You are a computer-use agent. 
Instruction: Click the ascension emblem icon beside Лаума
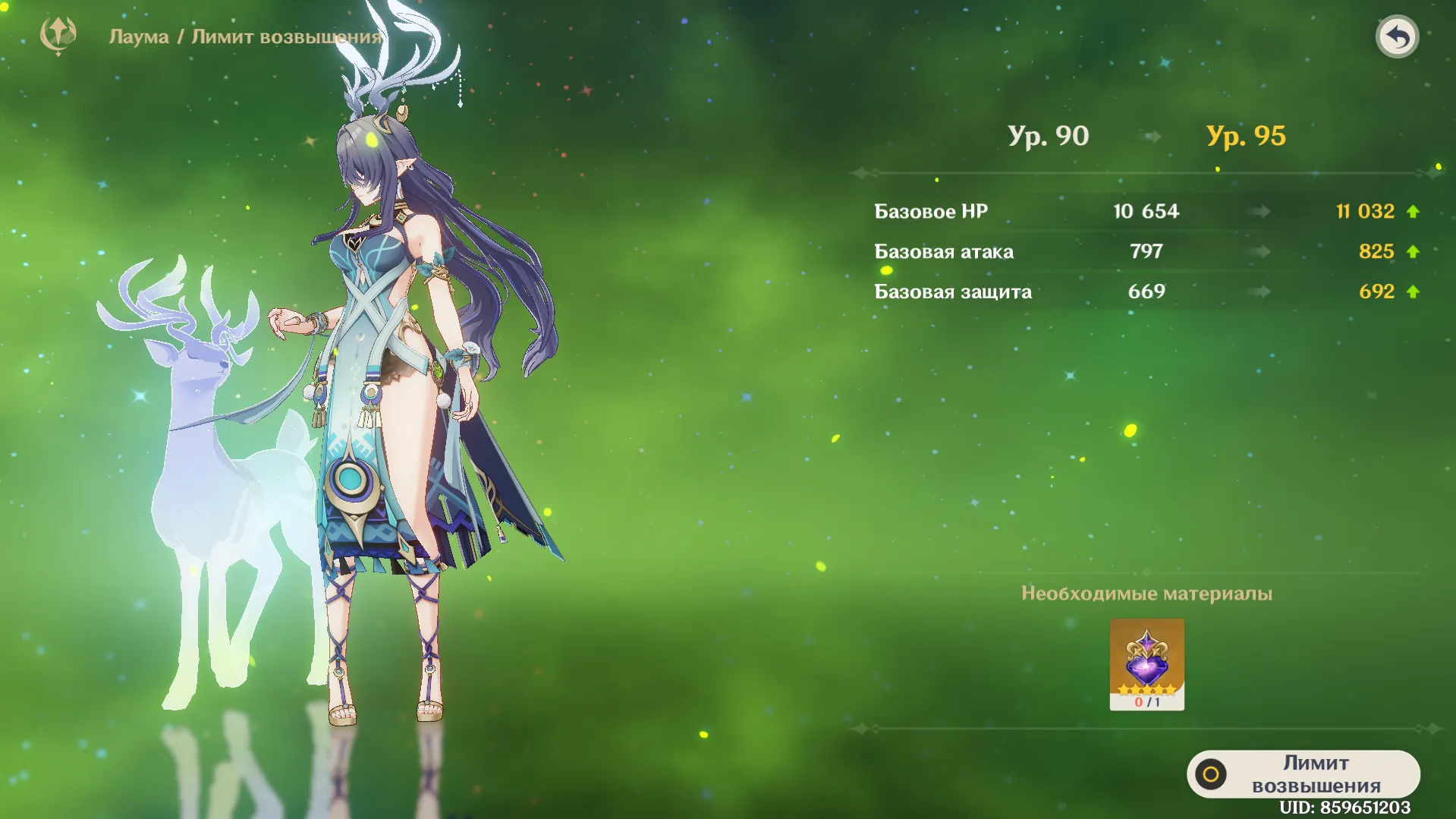tap(58, 35)
